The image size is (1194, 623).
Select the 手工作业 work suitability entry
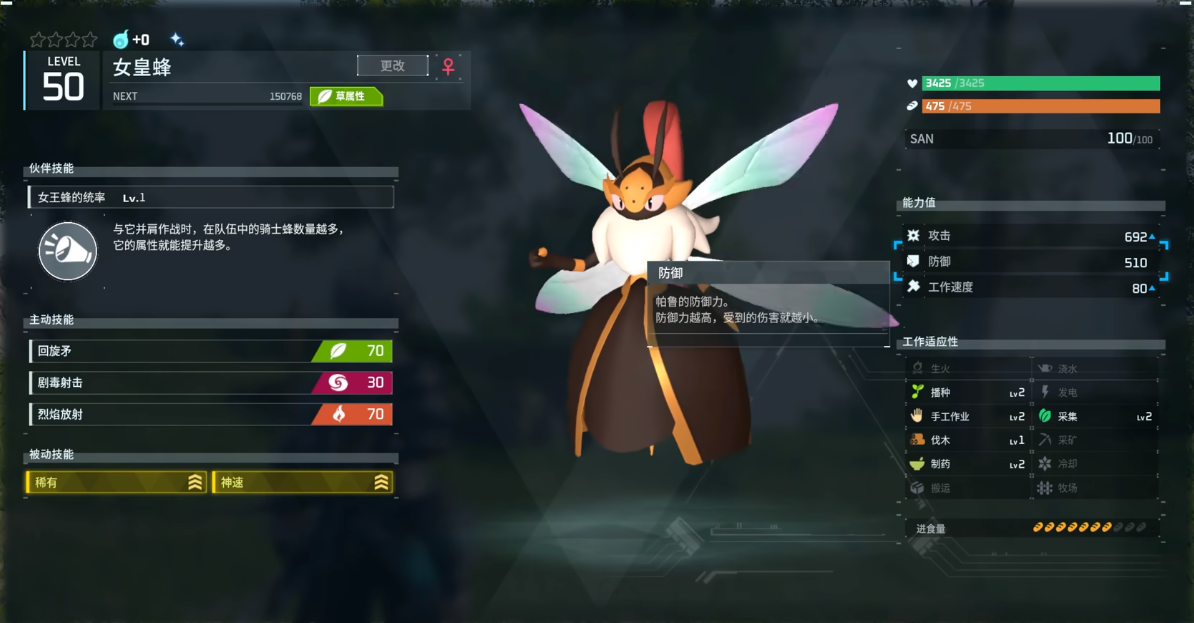coord(967,416)
